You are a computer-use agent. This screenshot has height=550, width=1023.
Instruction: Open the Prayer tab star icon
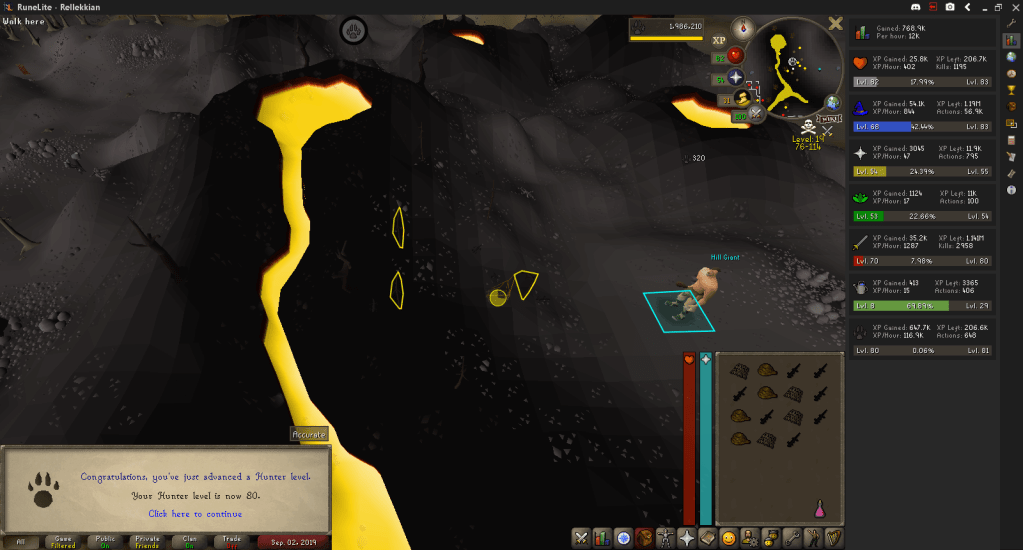[687, 537]
